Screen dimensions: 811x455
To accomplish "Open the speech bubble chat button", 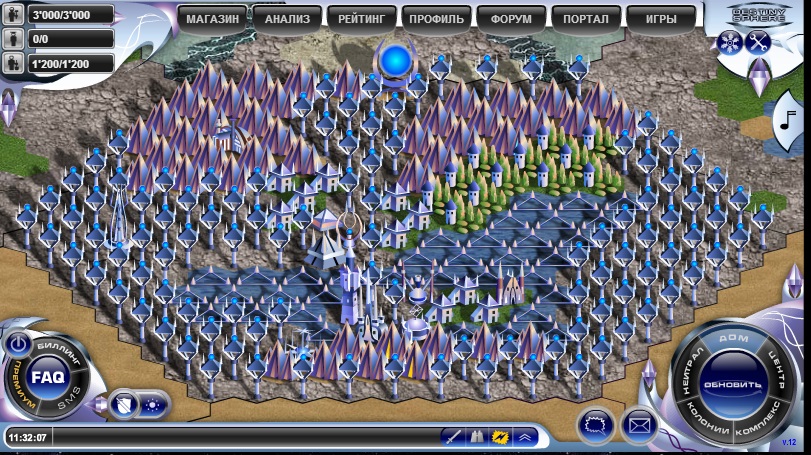I will point(595,425).
